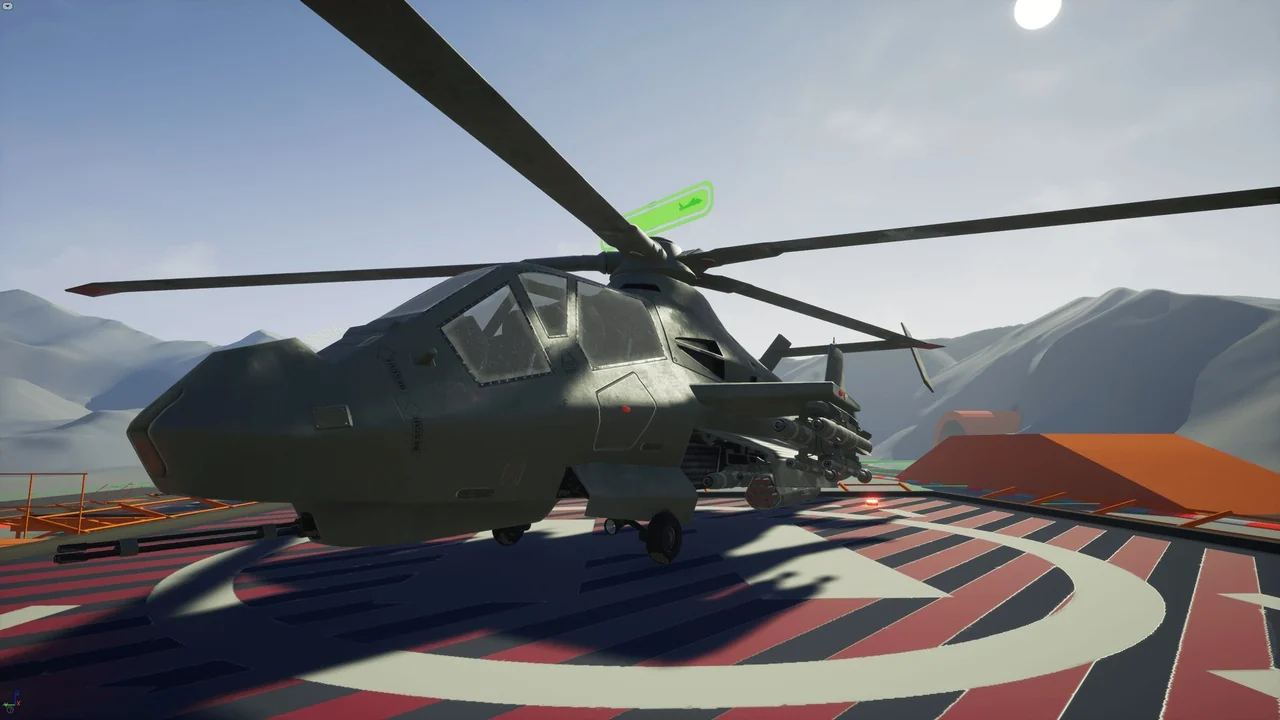
Task: Select the green helicopter marker icon
Action: (689, 205)
